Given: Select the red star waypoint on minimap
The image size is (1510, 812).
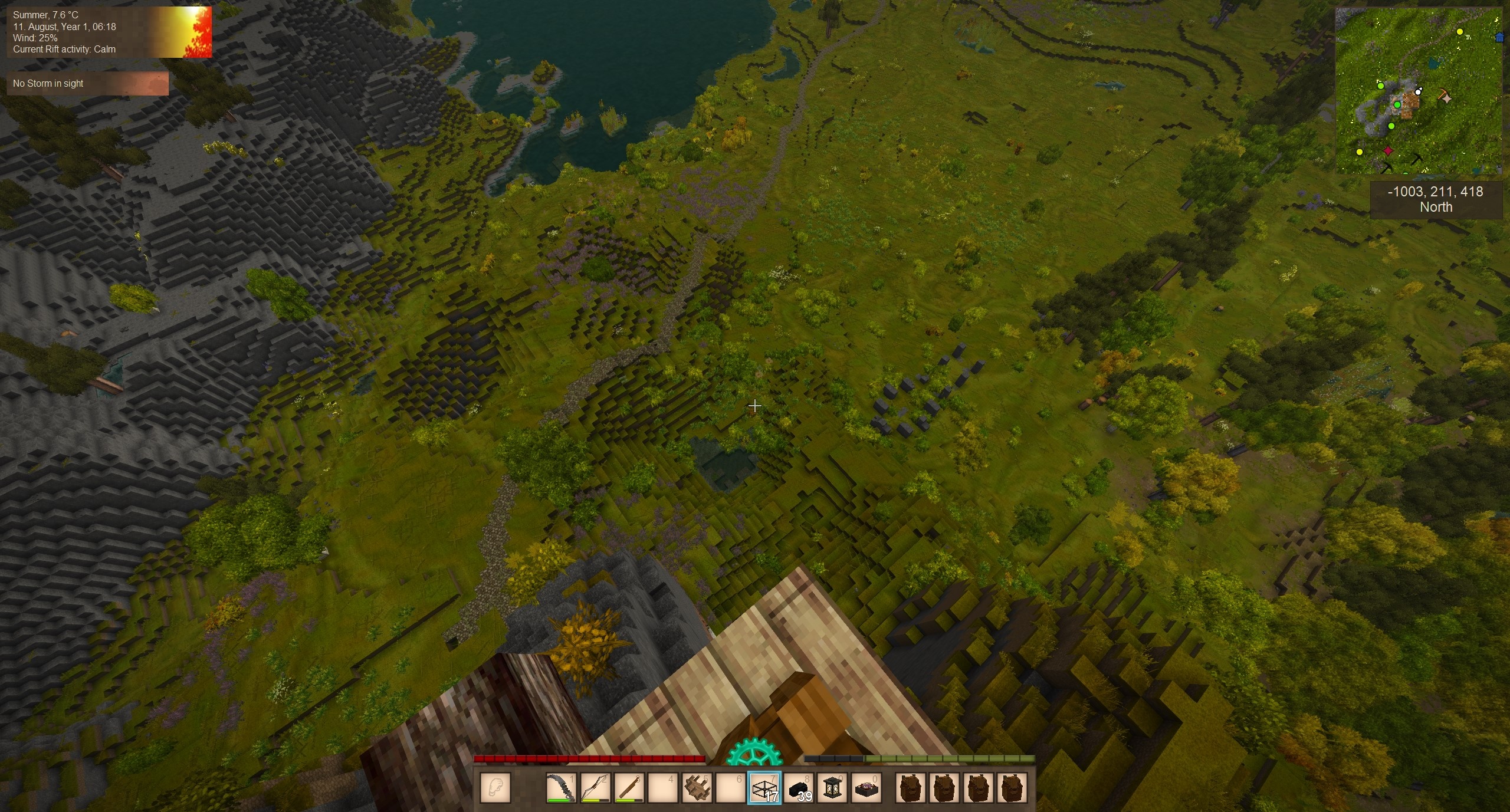Looking at the screenshot, I should (1388, 151).
